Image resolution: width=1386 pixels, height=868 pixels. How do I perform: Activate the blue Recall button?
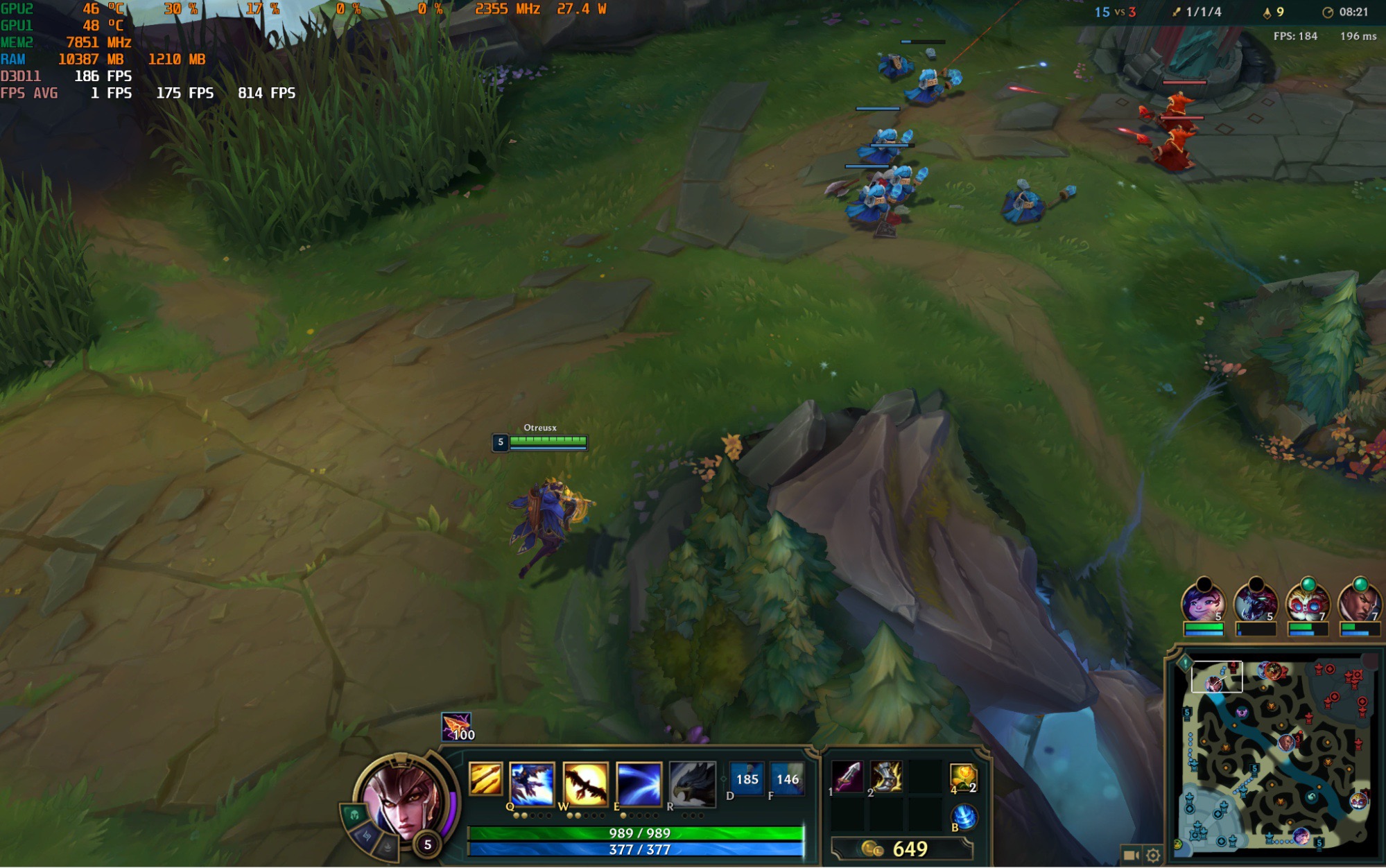coord(963,817)
